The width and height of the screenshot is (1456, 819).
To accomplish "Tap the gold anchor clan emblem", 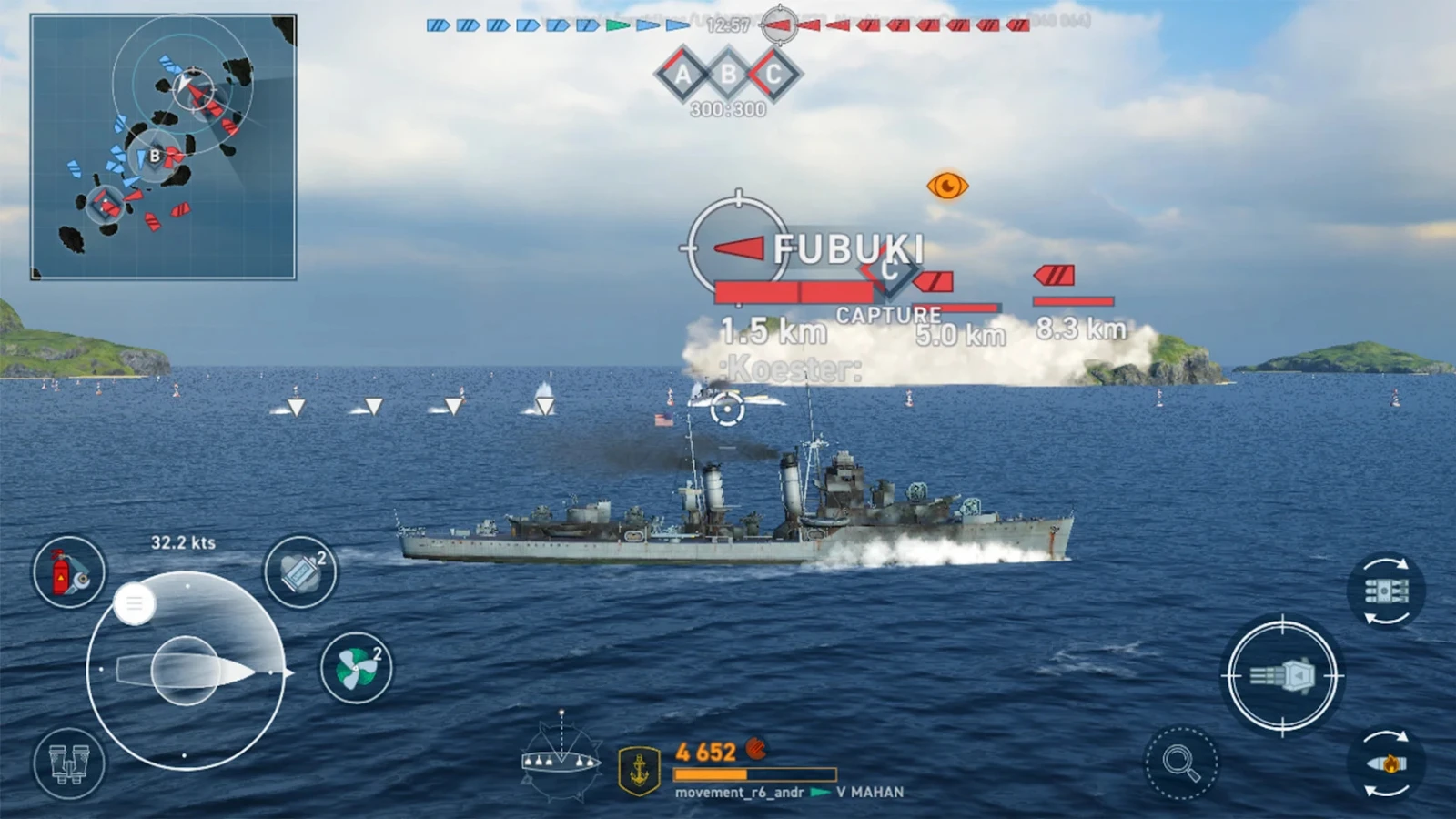I will [x=640, y=770].
